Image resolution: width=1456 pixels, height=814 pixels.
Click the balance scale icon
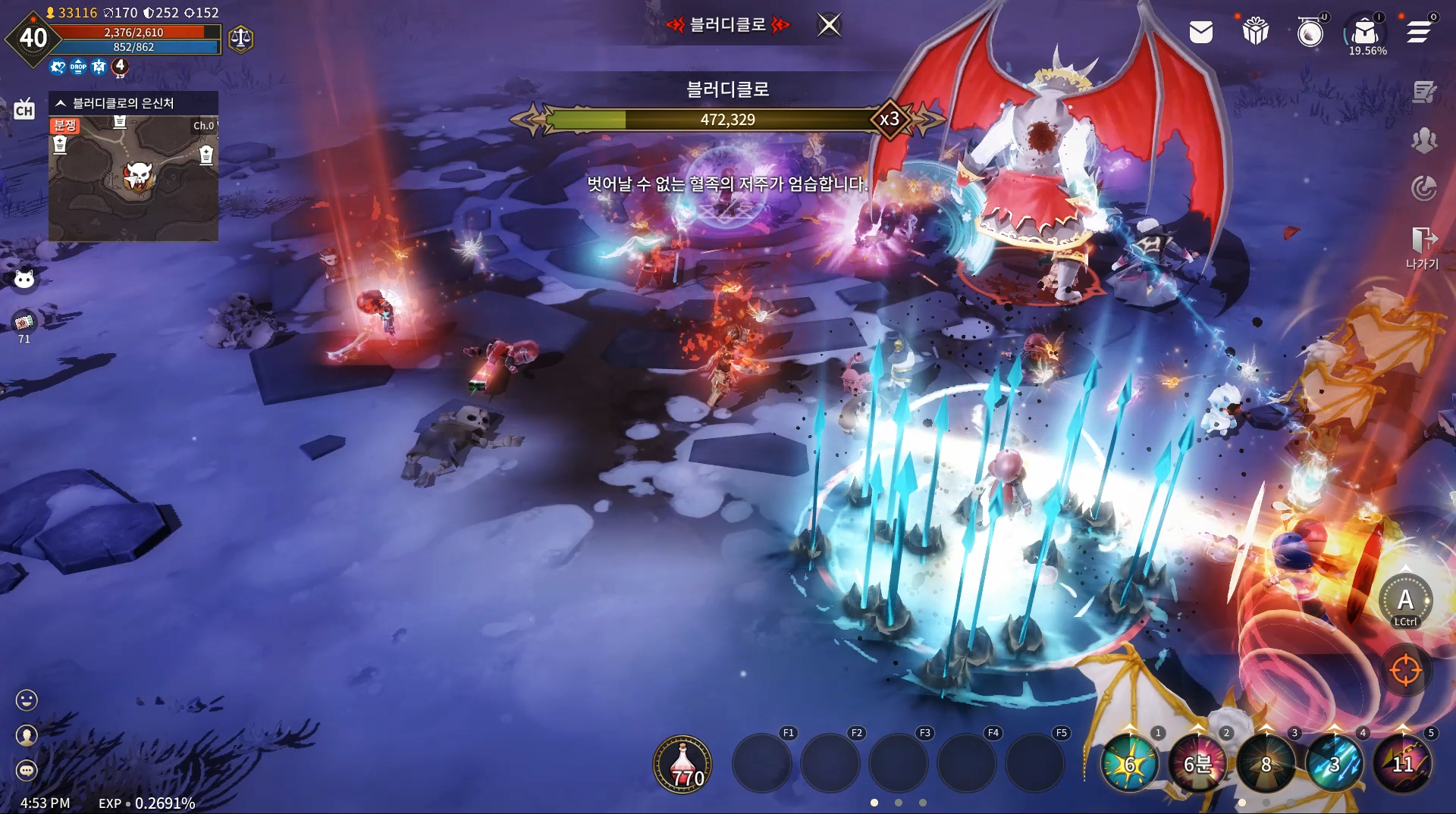[x=240, y=38]
